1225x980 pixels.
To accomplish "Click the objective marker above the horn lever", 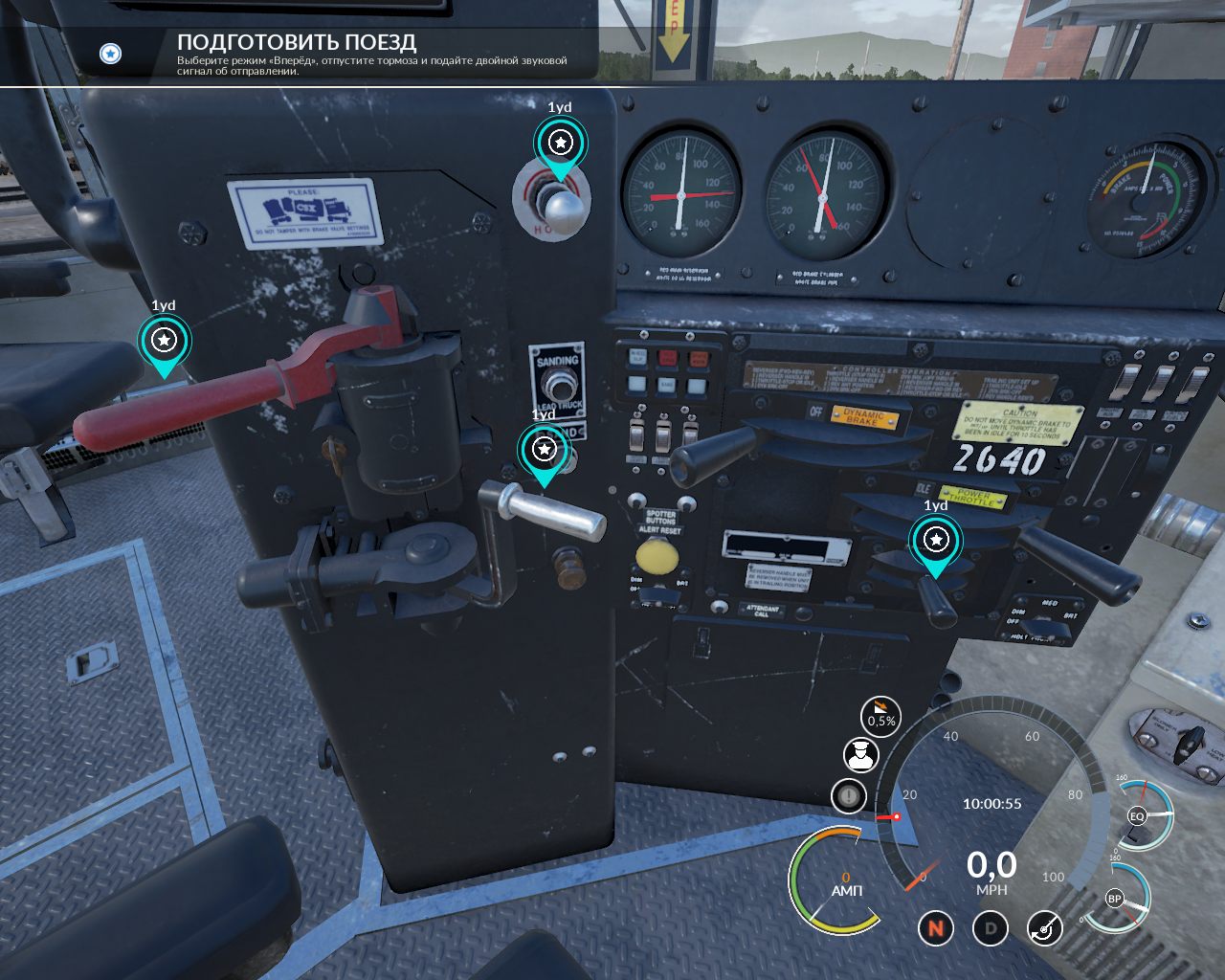I will [560, 144].
